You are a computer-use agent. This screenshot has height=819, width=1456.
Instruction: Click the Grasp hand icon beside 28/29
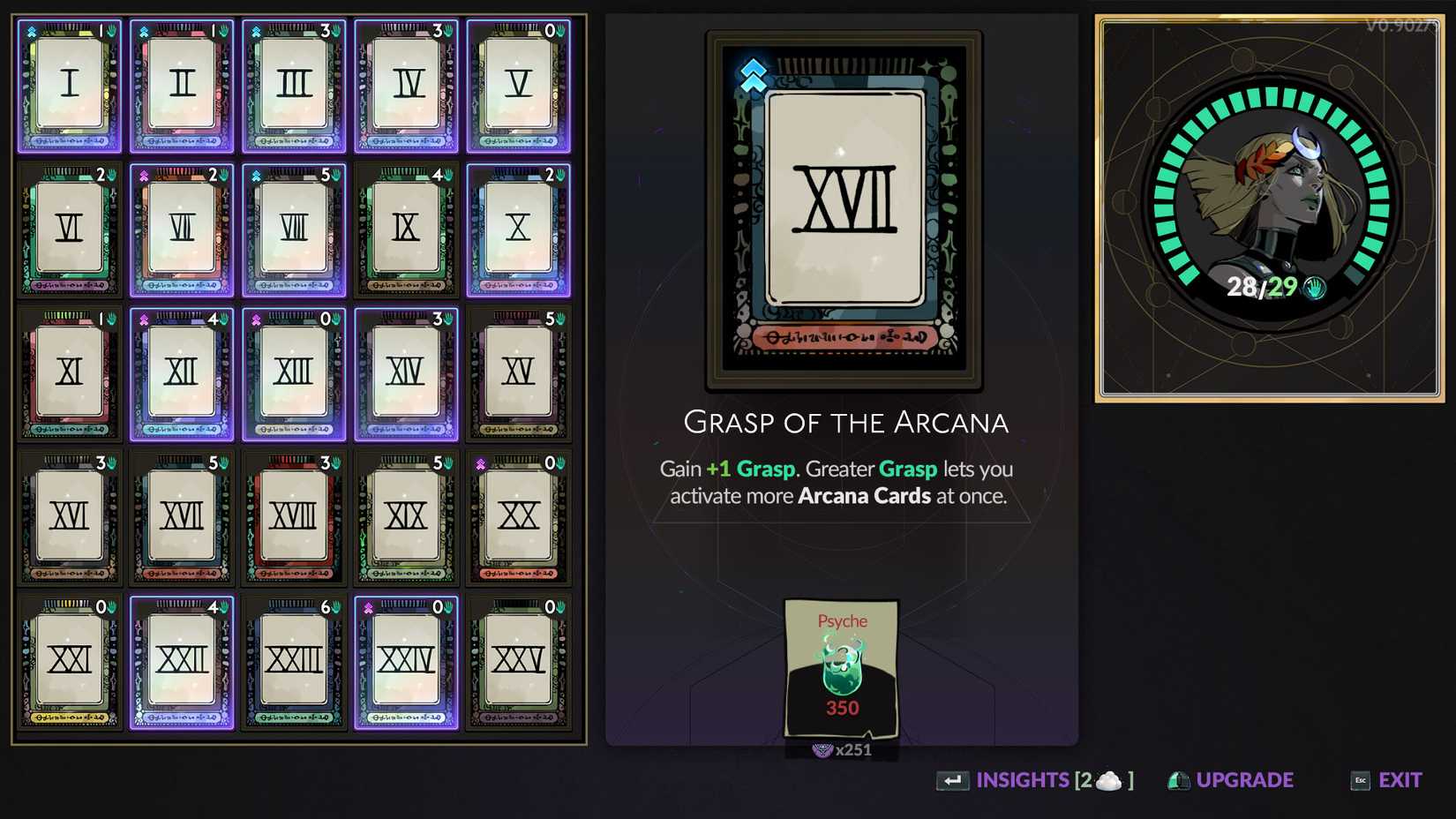click(x=1312, y=288)
